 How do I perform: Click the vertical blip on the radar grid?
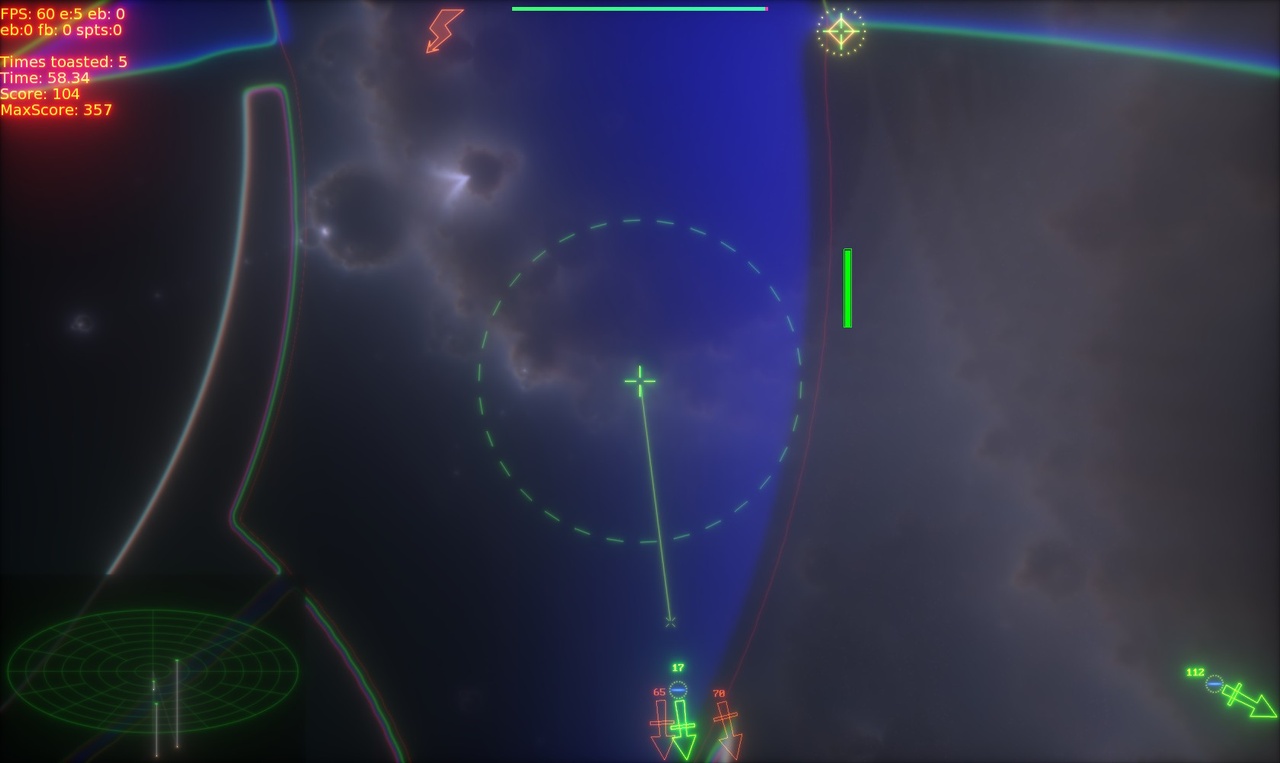point(178,700)
